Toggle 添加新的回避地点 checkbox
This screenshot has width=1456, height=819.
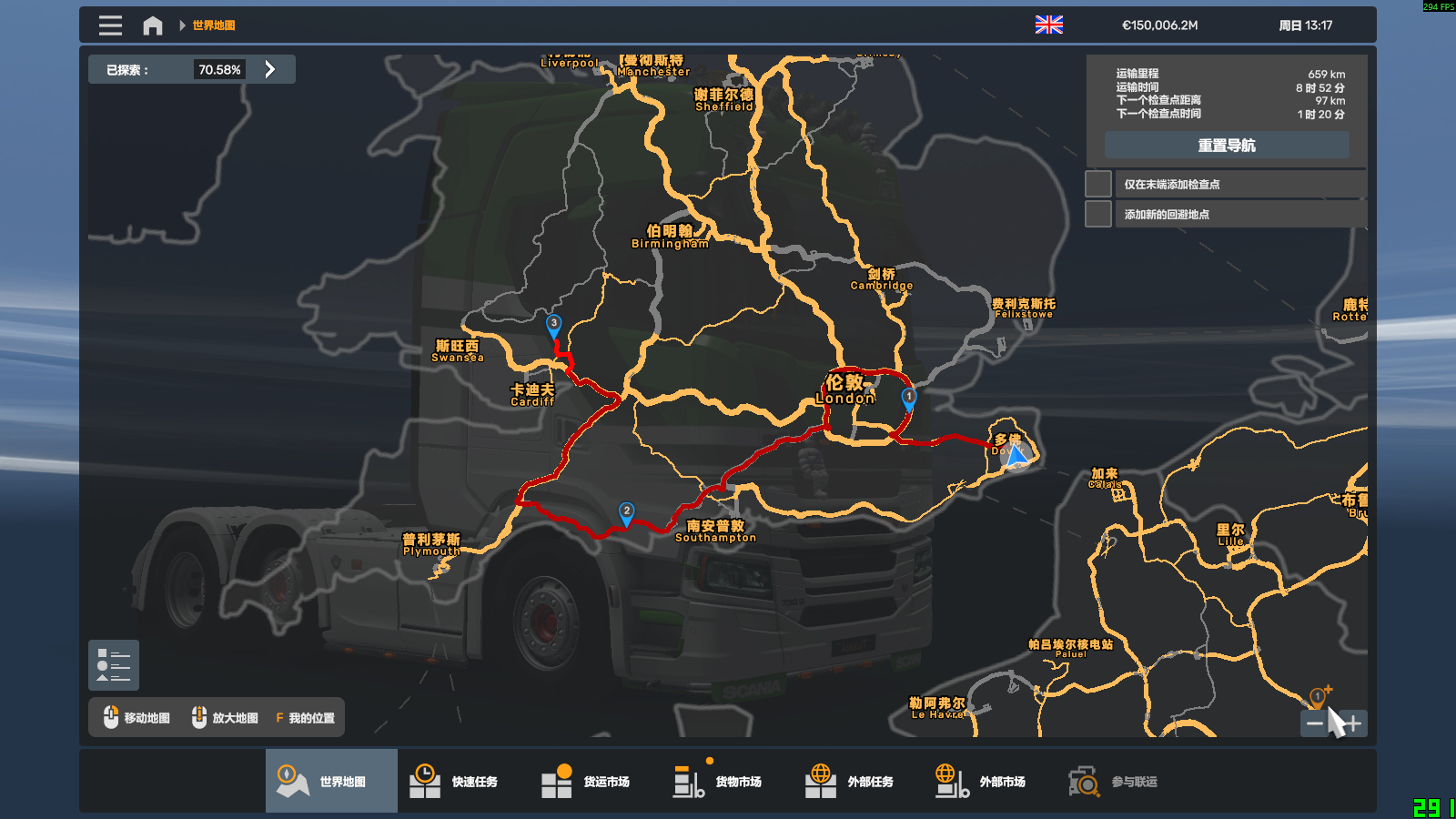1098,214
